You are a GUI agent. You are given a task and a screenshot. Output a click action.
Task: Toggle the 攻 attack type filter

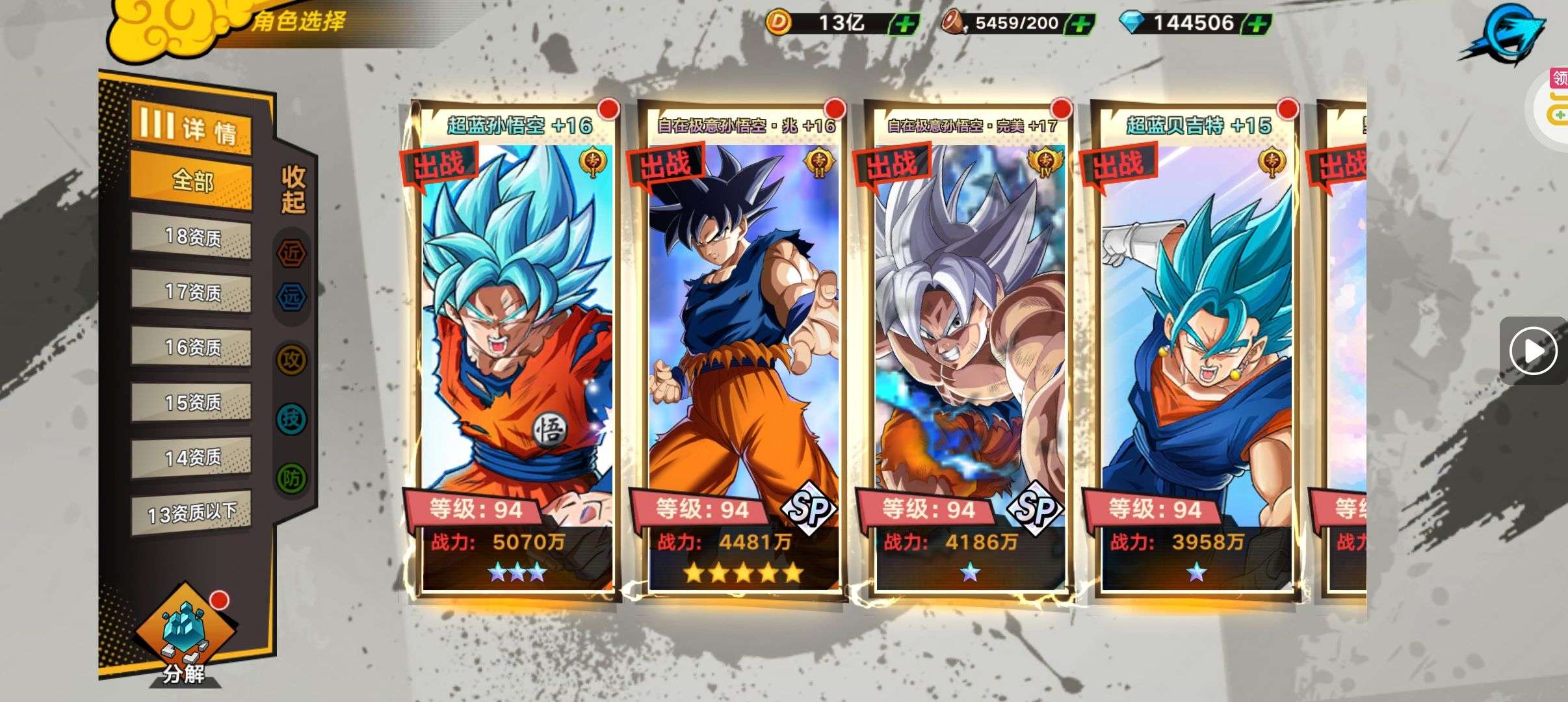(291, 359)
